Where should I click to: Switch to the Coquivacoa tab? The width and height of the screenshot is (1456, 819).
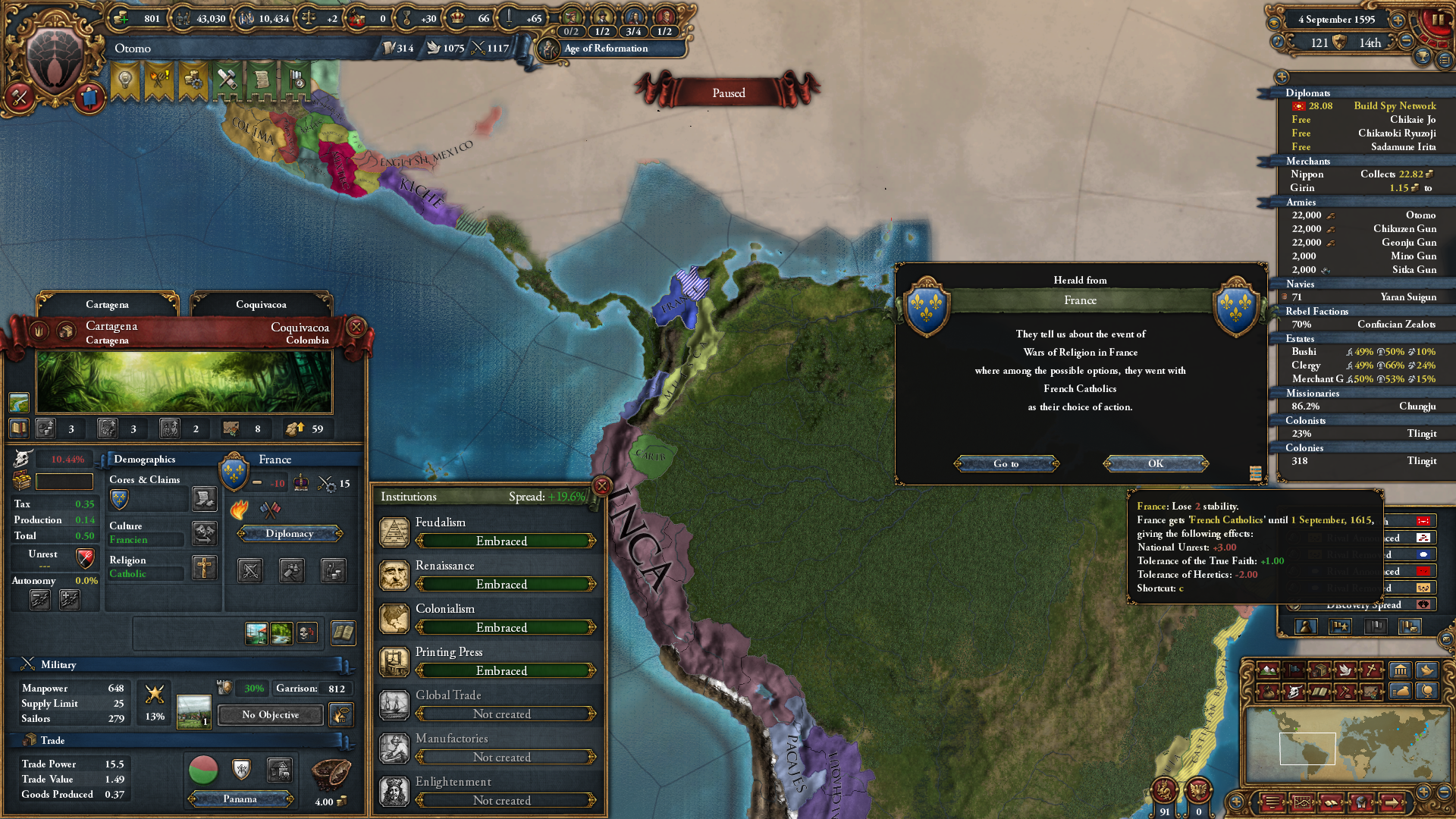click(x=261, y=304)
